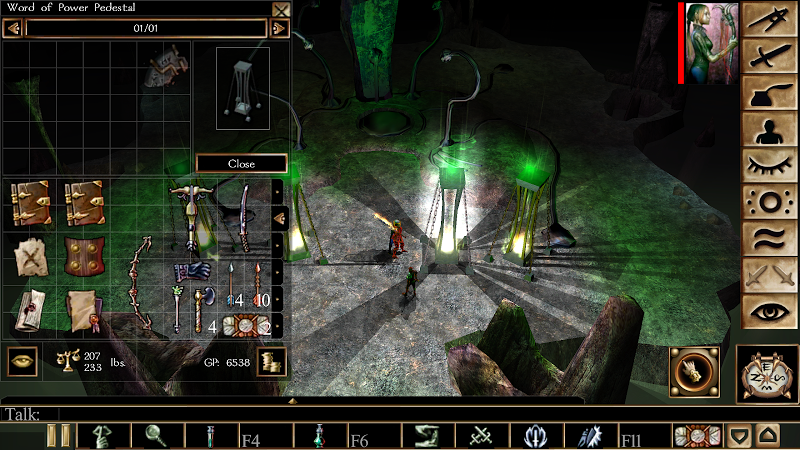Image resolution: width=800 pixels, height=450 pixels.
Task: Go to the previous container page arrow
Action: tap(13, 28)
